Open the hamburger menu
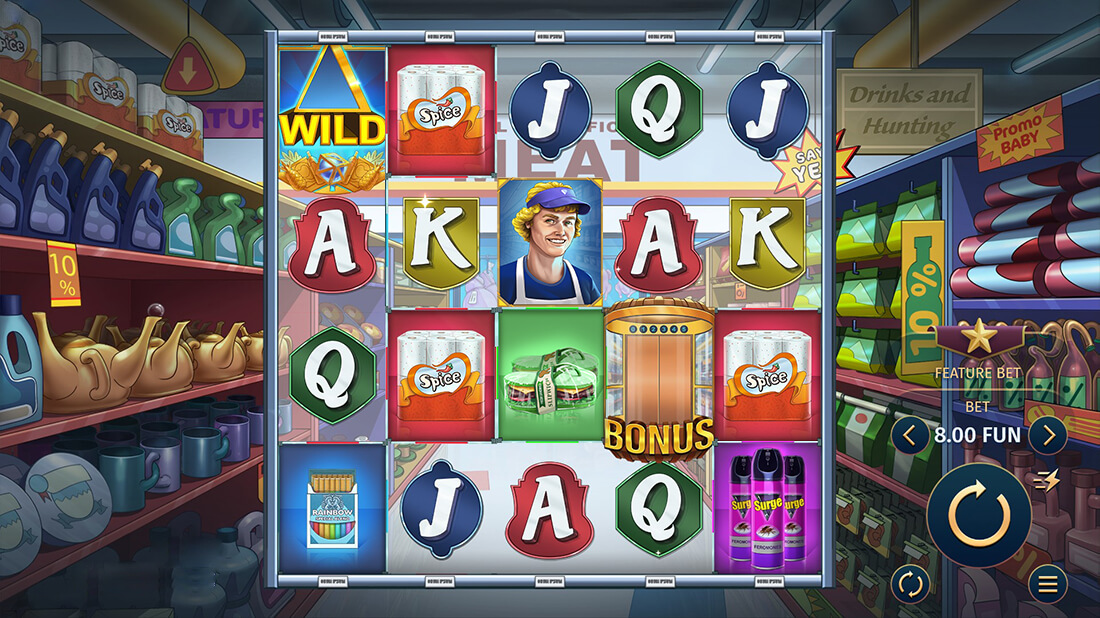 pyautogui.click(x=1048, y=584)
